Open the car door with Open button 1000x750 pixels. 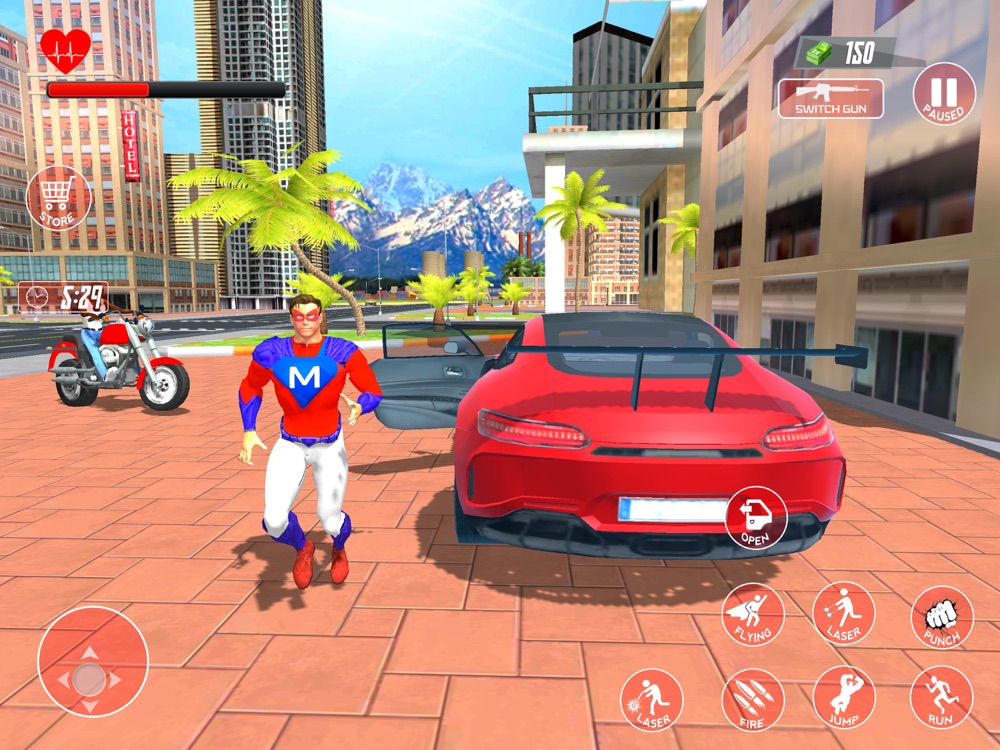point(756,518)
